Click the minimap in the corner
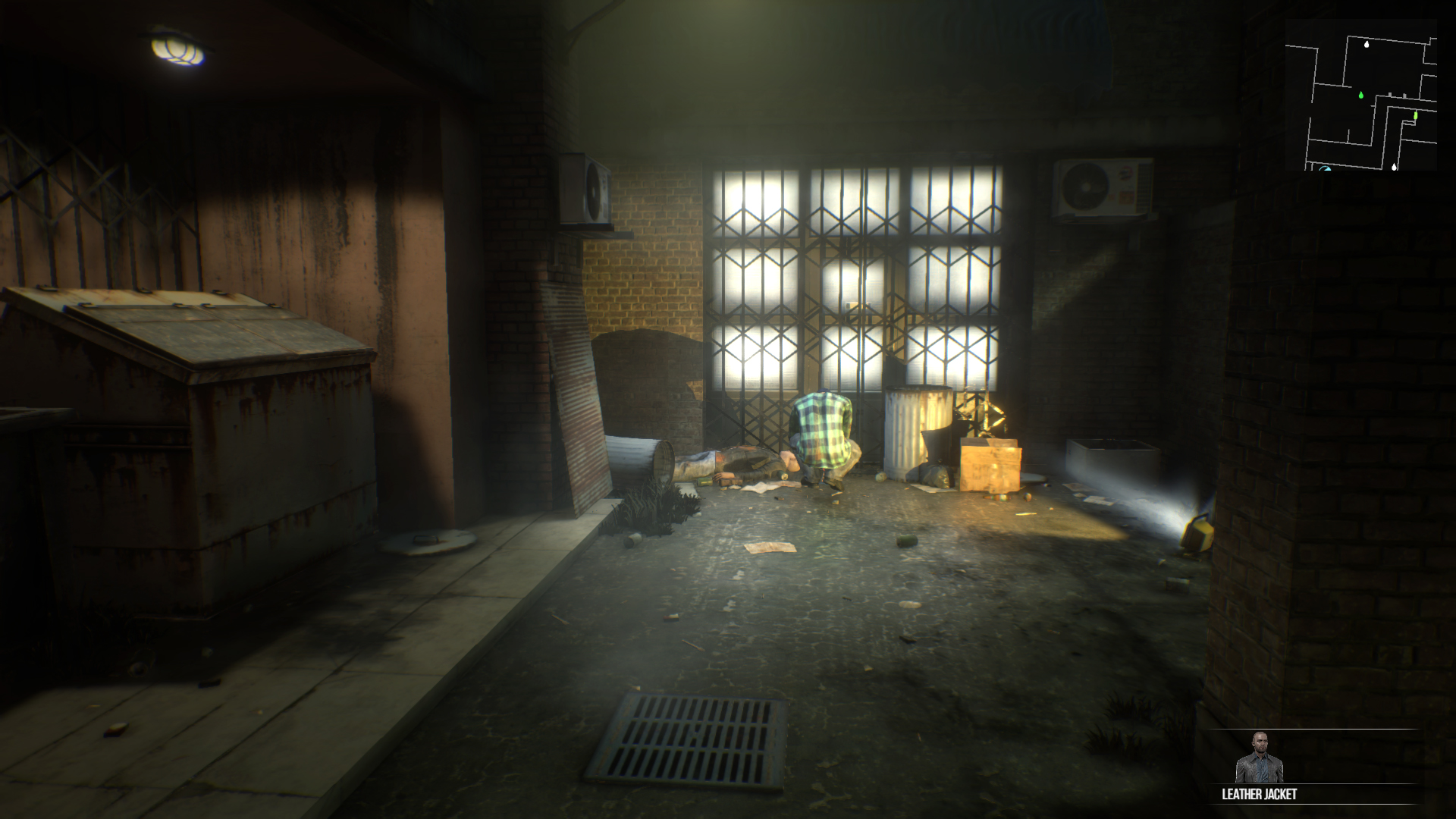Screen dimensions: 1456x819 [x=1360, y=95]
